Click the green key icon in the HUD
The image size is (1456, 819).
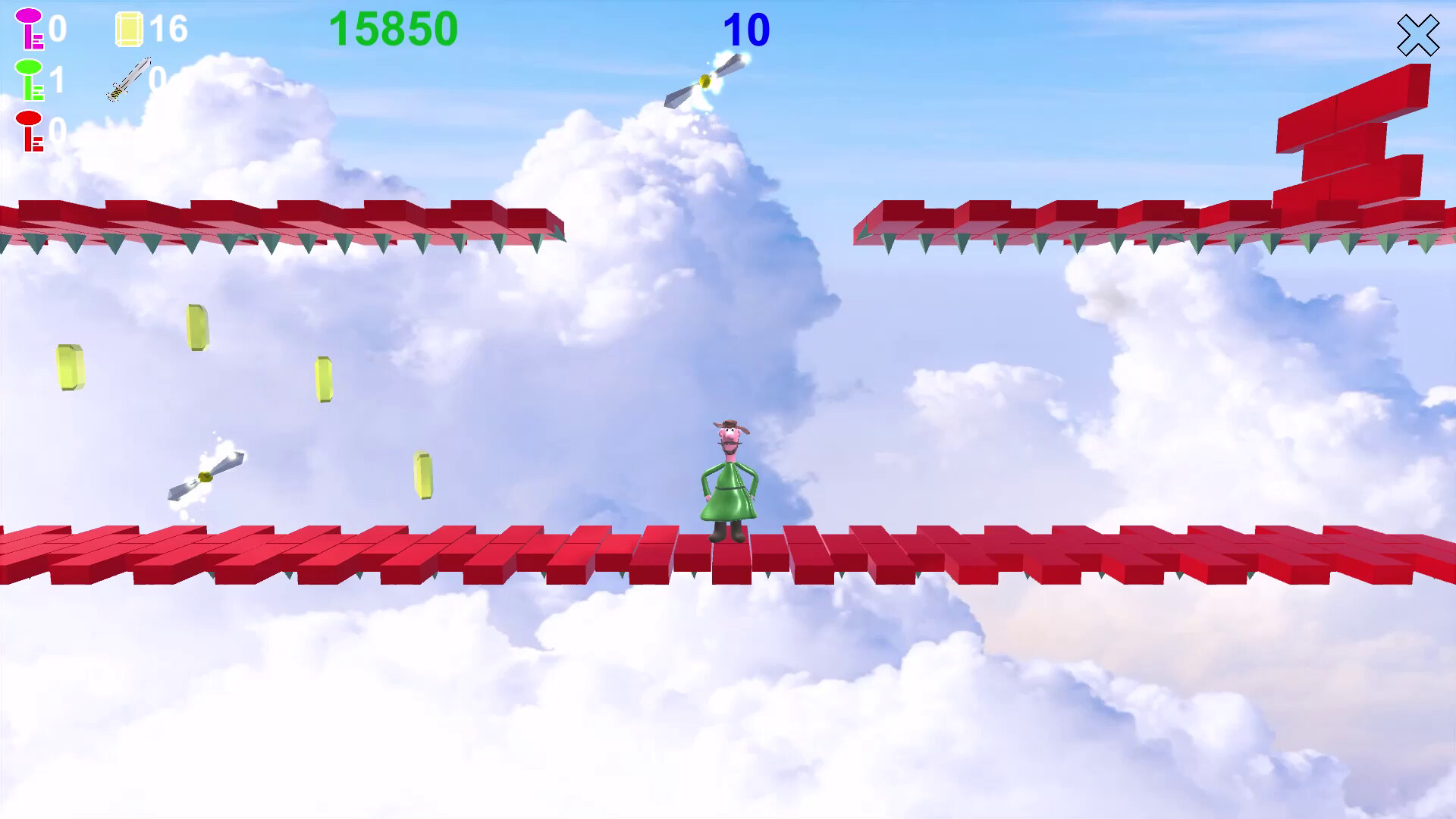(29, 80)
